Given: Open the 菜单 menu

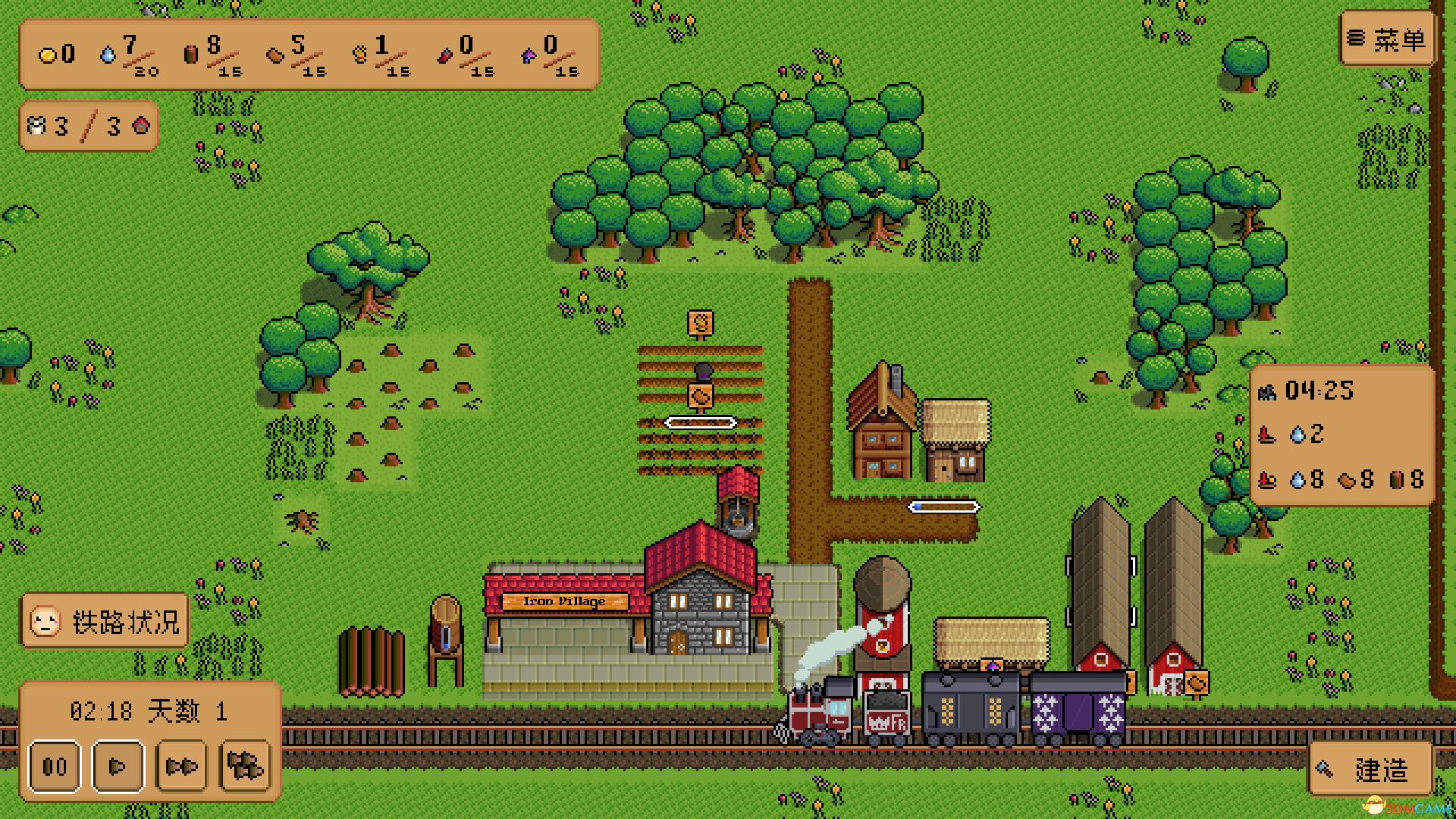Looking at the screenshot, I should click(1386, 38).
